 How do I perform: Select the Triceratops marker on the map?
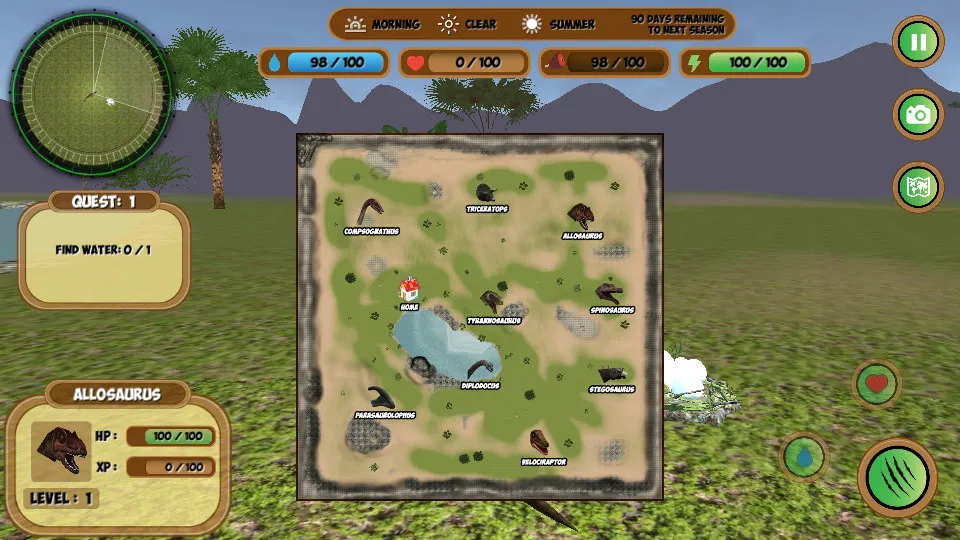[486, 194]
